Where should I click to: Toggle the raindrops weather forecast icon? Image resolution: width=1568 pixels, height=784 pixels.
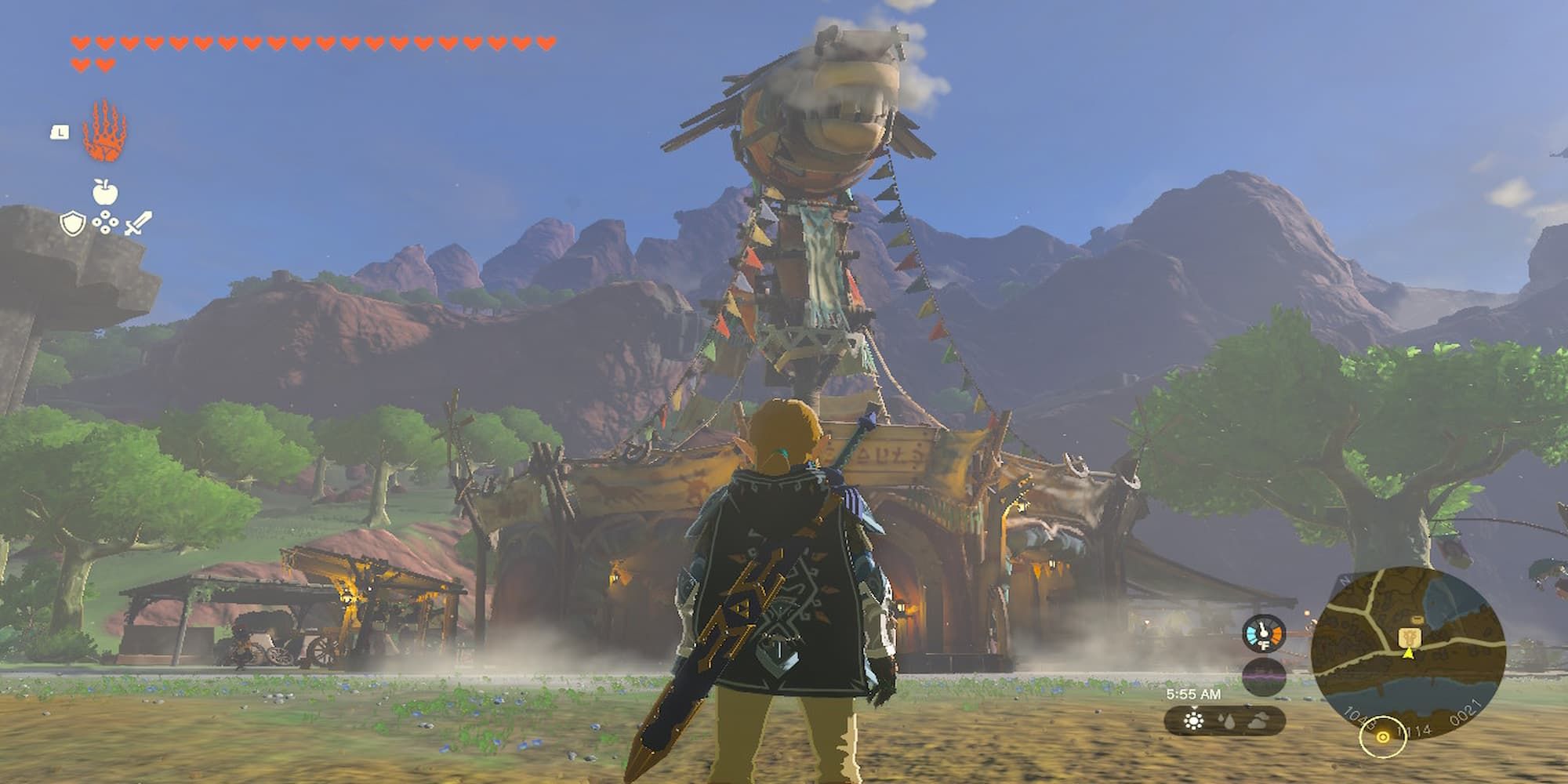click(1227, 720)
